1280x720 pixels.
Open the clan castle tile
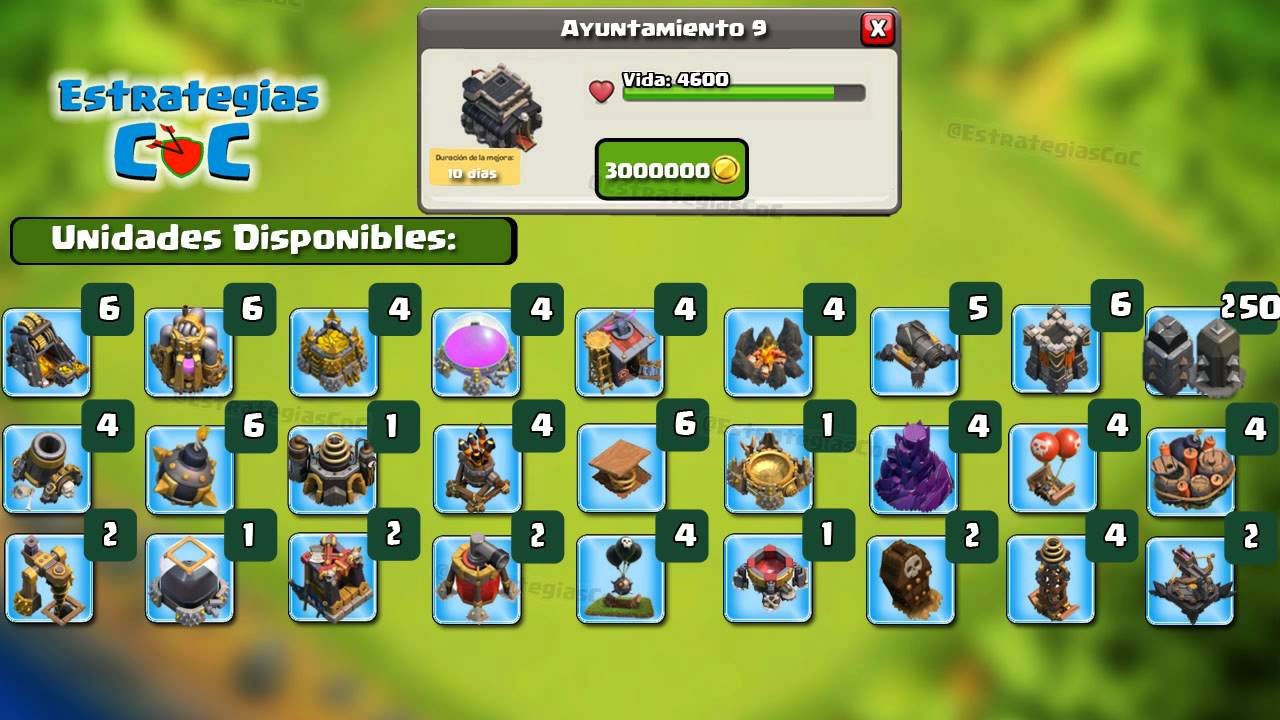pos(768,469)
